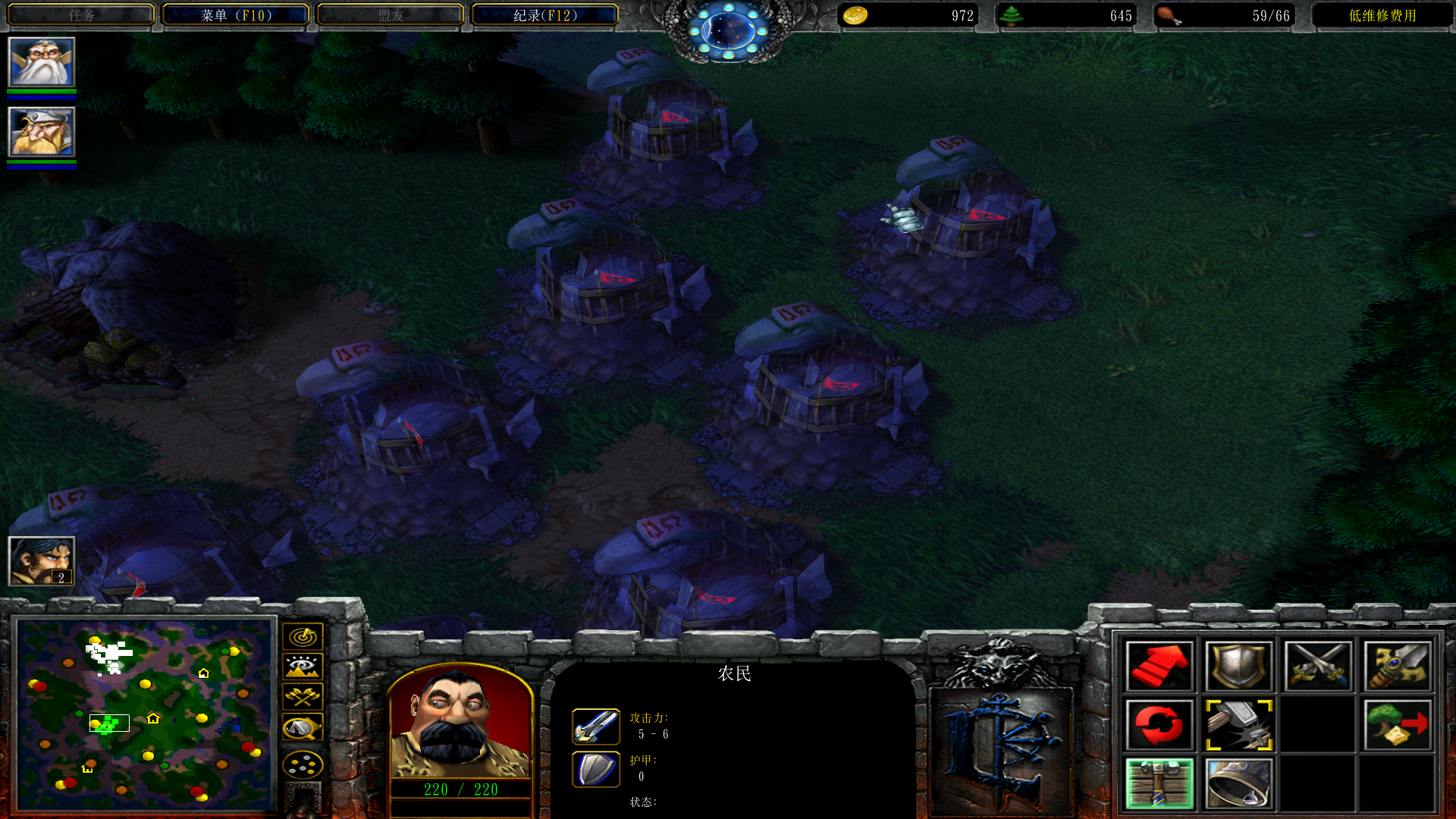
Task: Select the idle worker icon
Action: [42, 561]
